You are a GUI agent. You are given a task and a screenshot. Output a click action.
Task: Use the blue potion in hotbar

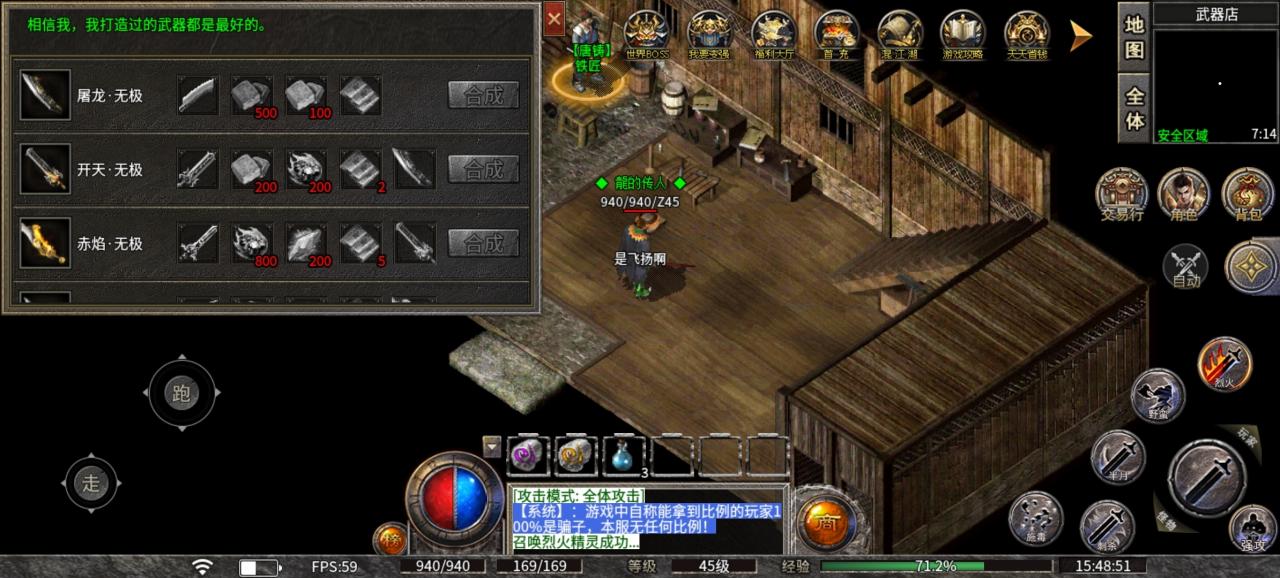[624, 455]
